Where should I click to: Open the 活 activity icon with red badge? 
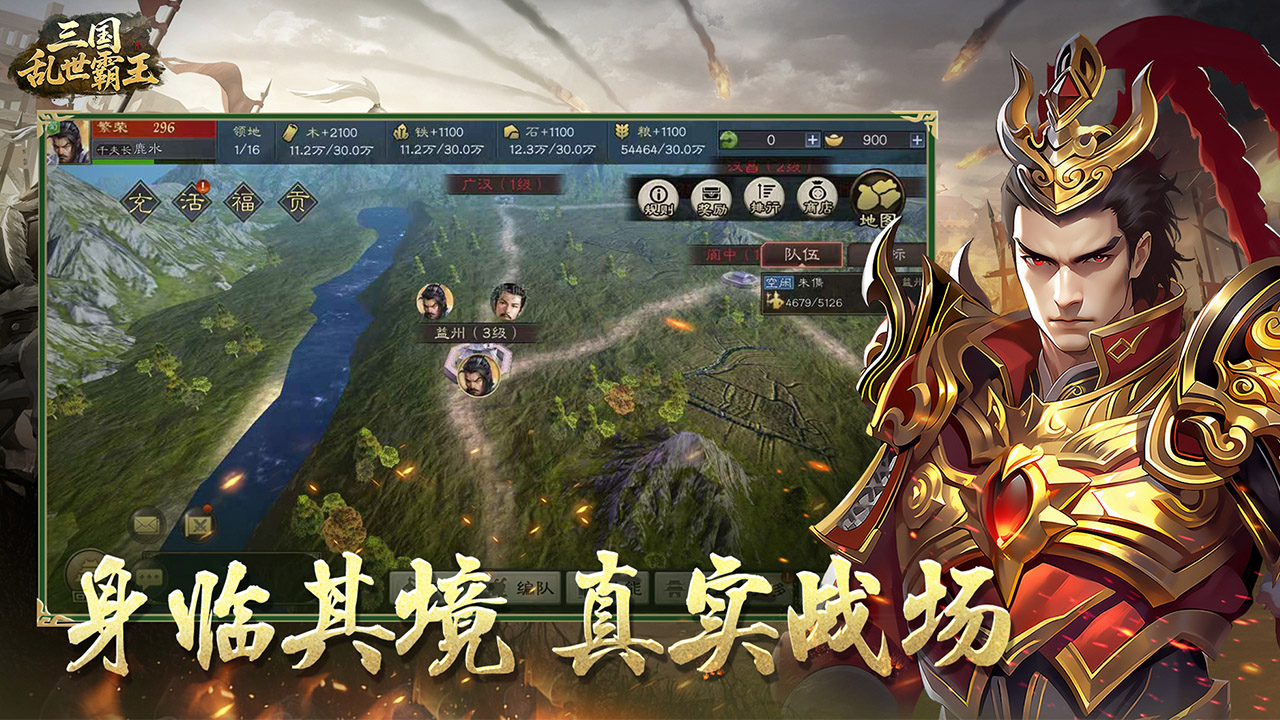(x=194, y=201)
